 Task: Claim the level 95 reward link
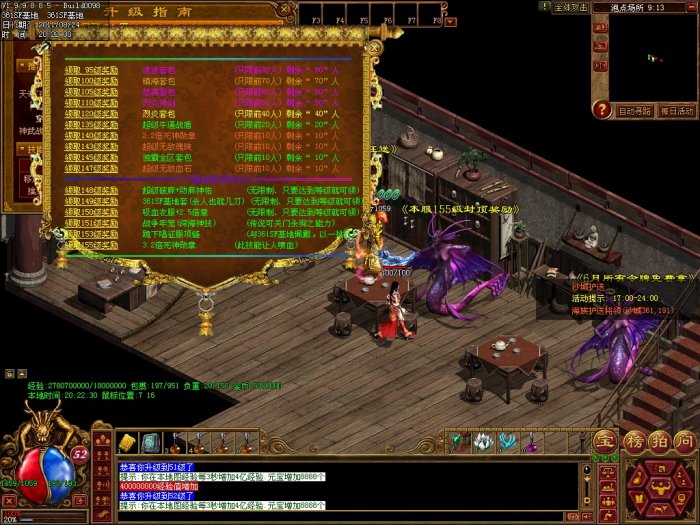91,70
